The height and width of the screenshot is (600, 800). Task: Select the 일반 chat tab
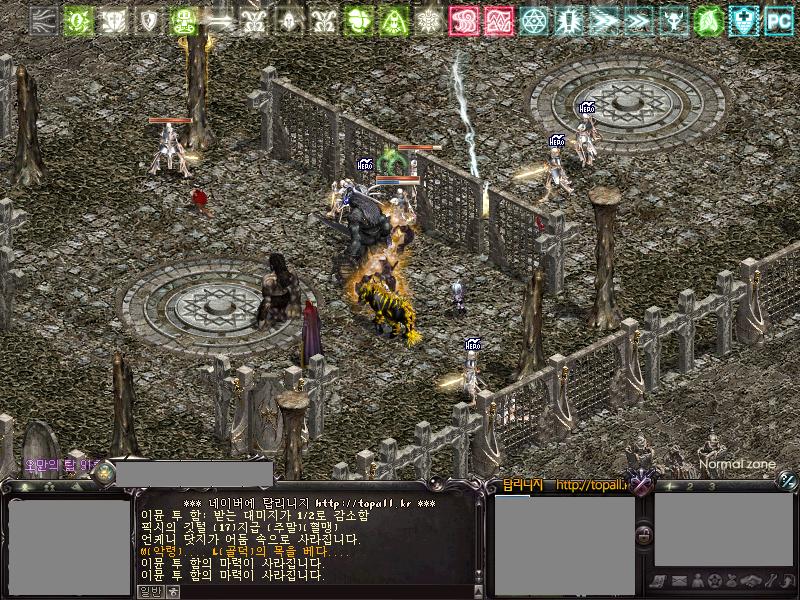[149, 590]
